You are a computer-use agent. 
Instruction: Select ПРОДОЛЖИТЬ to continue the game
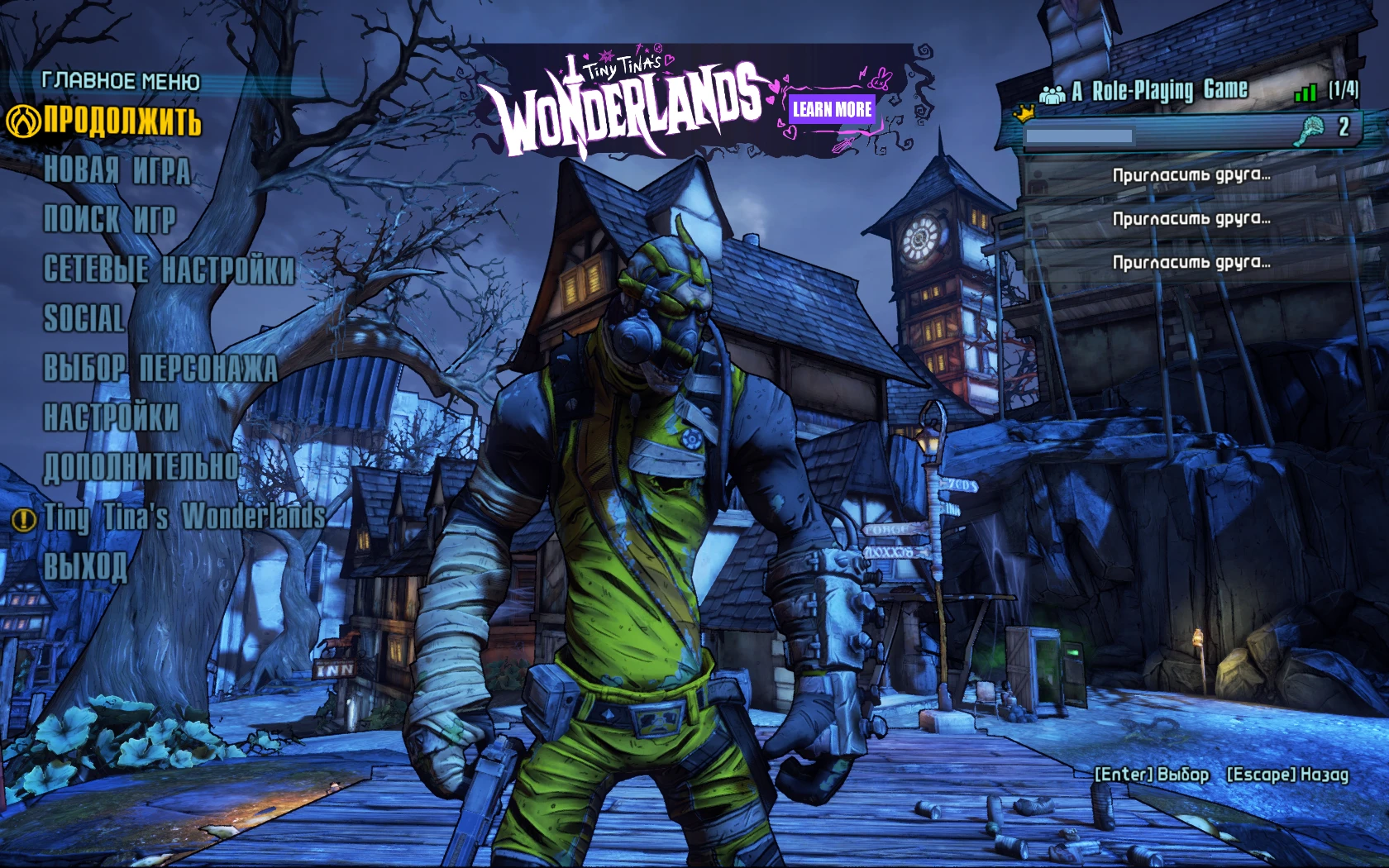click(x=124, y=121)
